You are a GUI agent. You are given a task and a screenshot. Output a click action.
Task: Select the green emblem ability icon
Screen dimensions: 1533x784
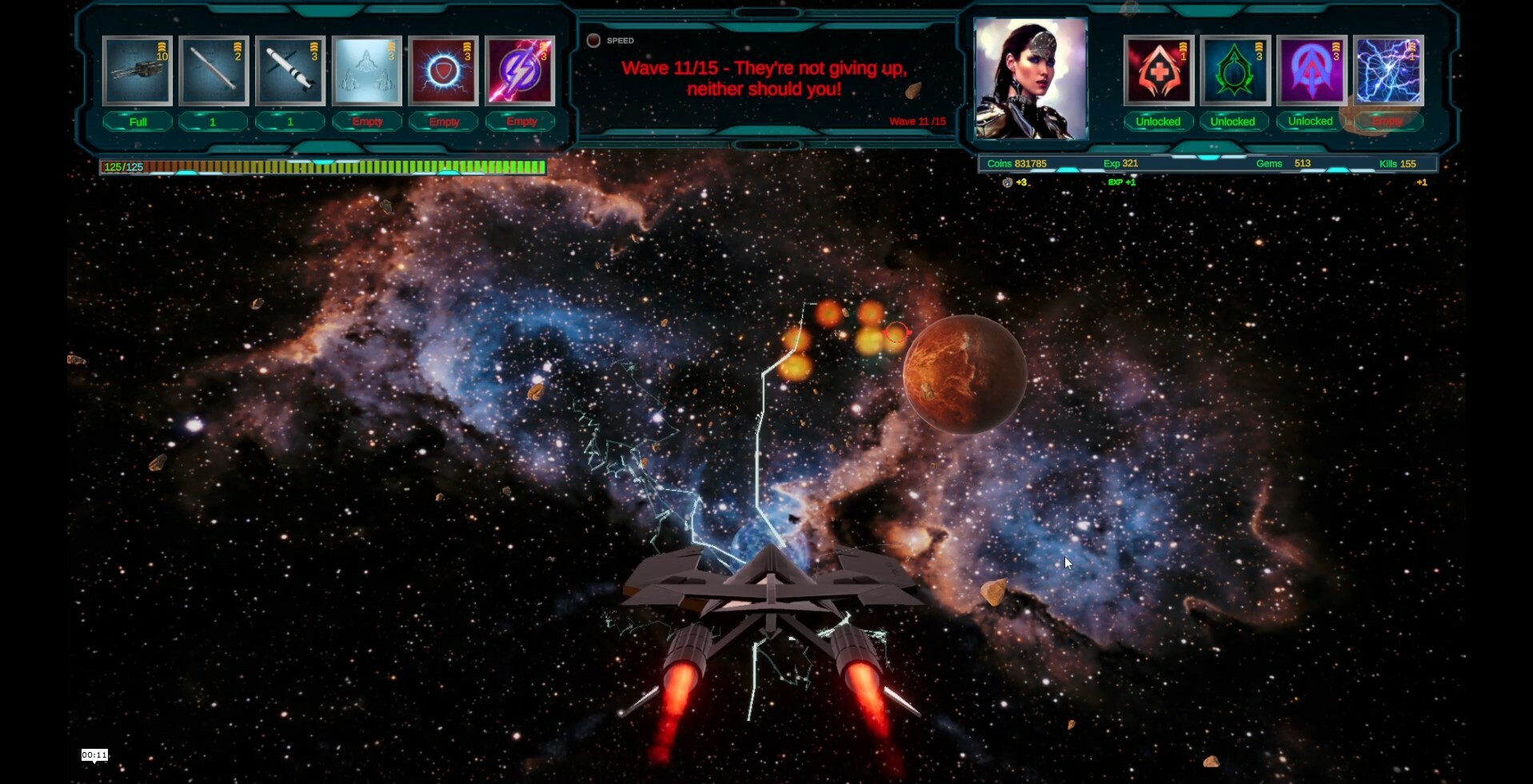point(1234,70)
